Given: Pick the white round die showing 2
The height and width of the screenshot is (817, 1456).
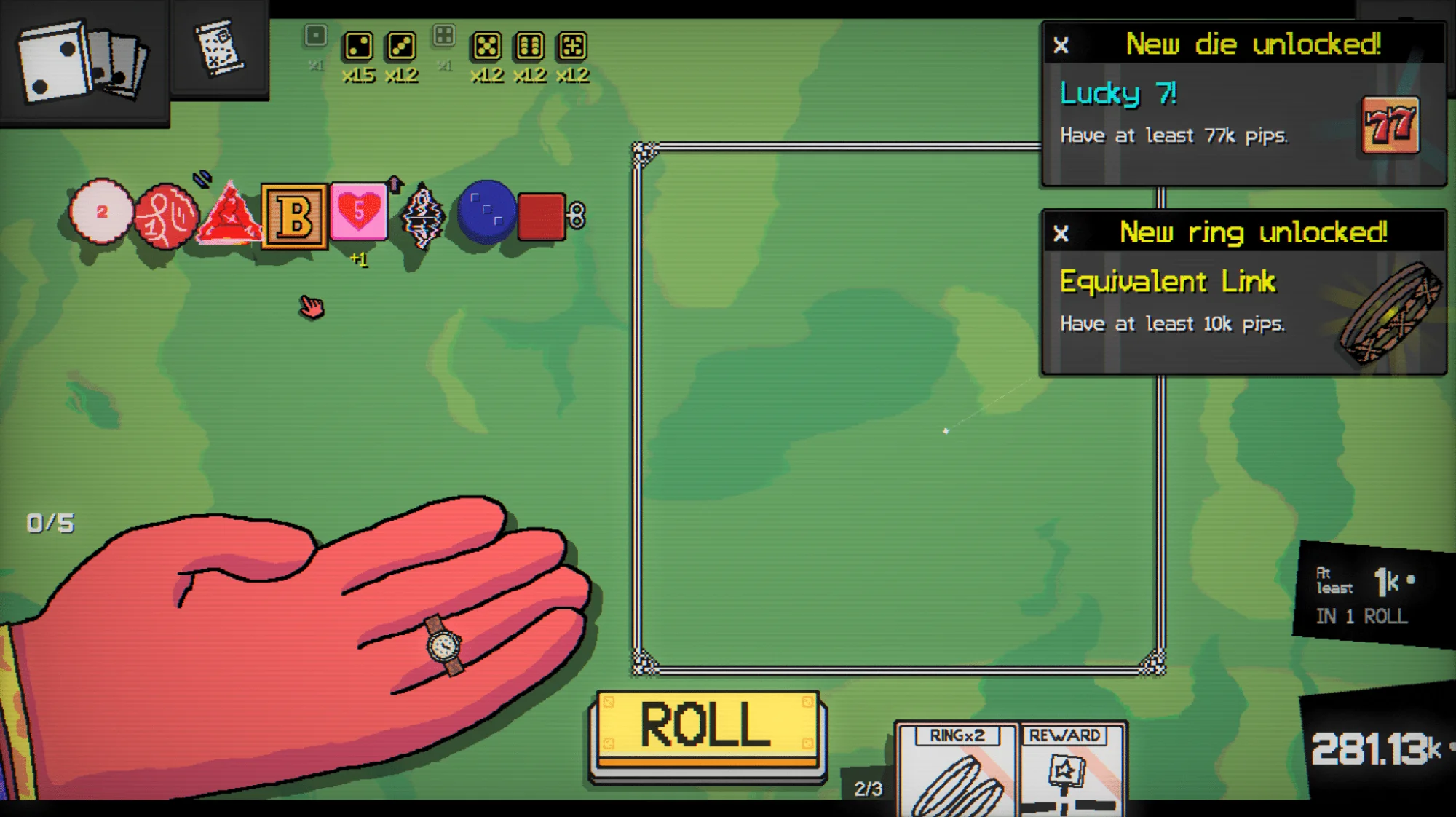Looking at the screenshot, I should click(x=101, y=212).
